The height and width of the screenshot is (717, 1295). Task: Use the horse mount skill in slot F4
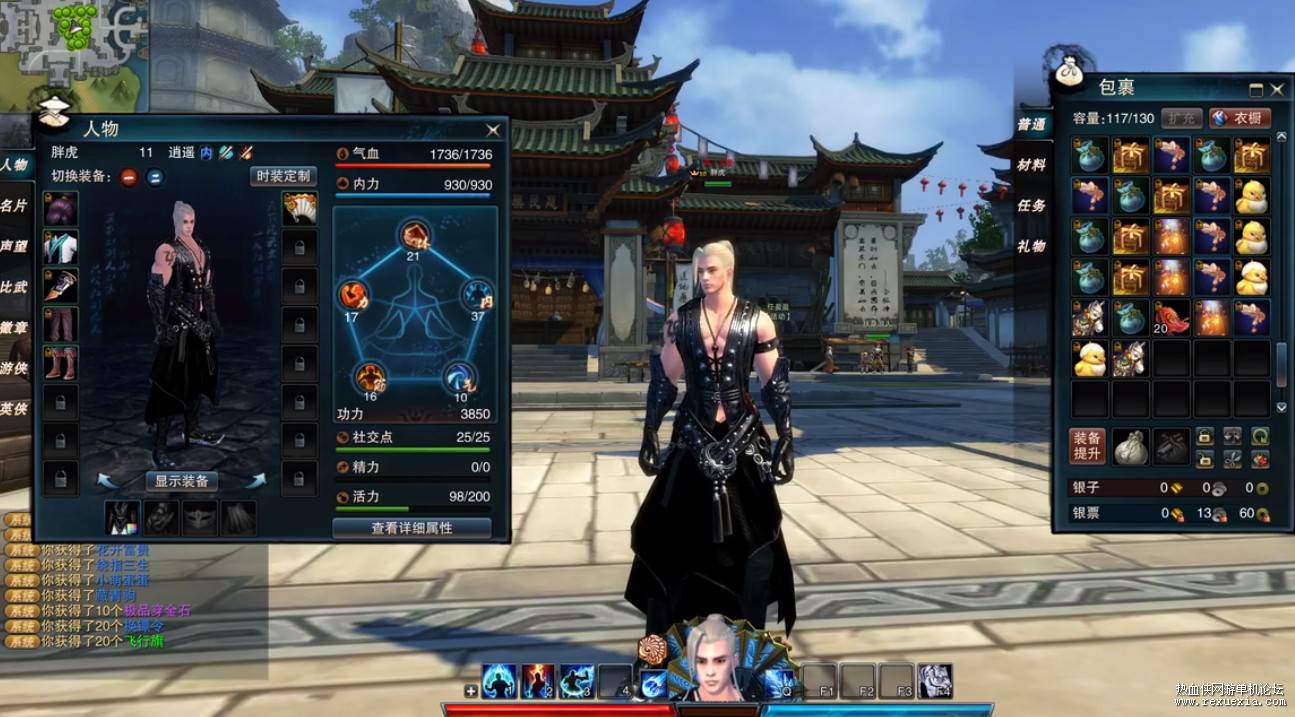(x=935, y=681)
